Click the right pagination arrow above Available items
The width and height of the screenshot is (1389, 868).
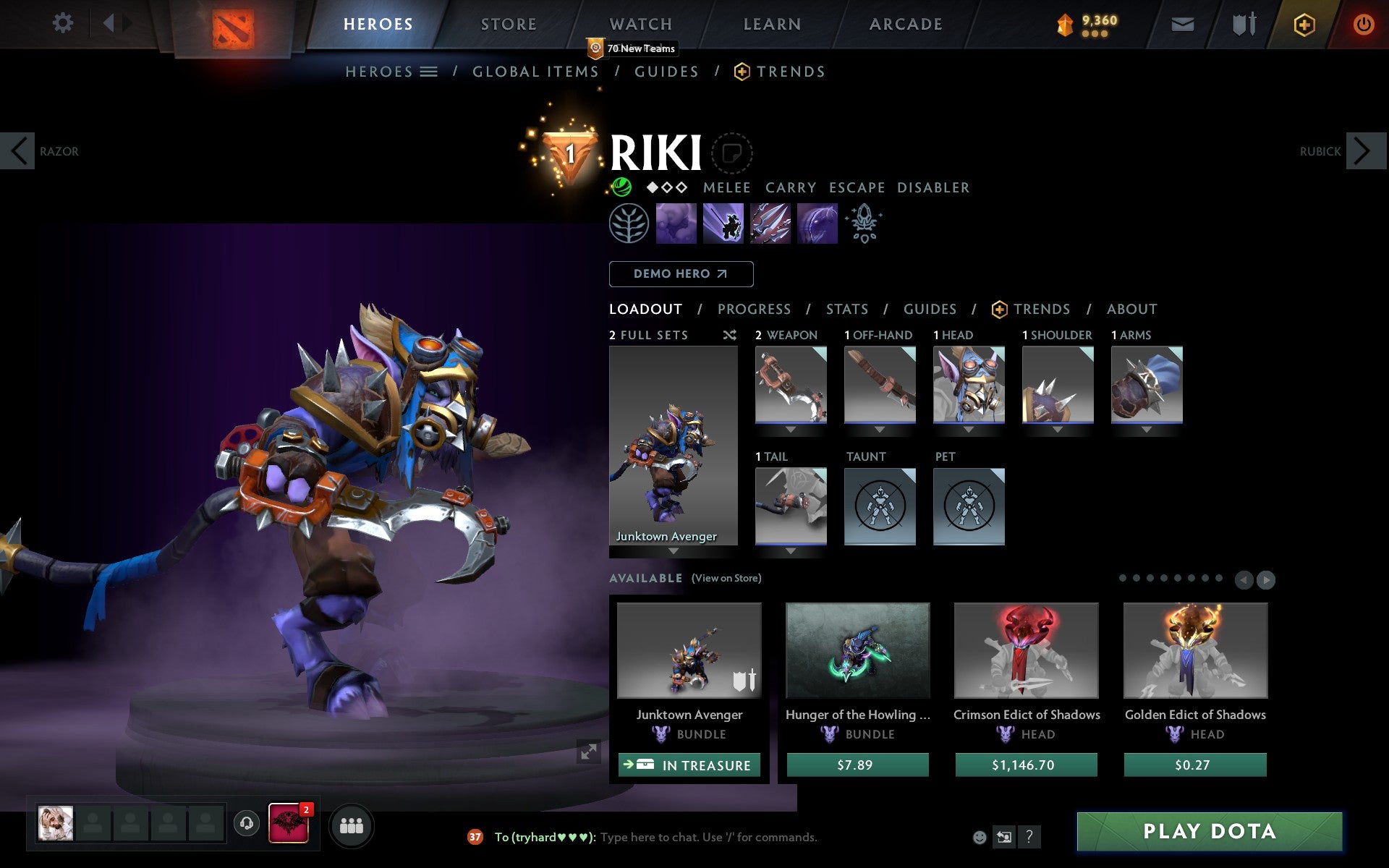click(x=1265, y=579)
